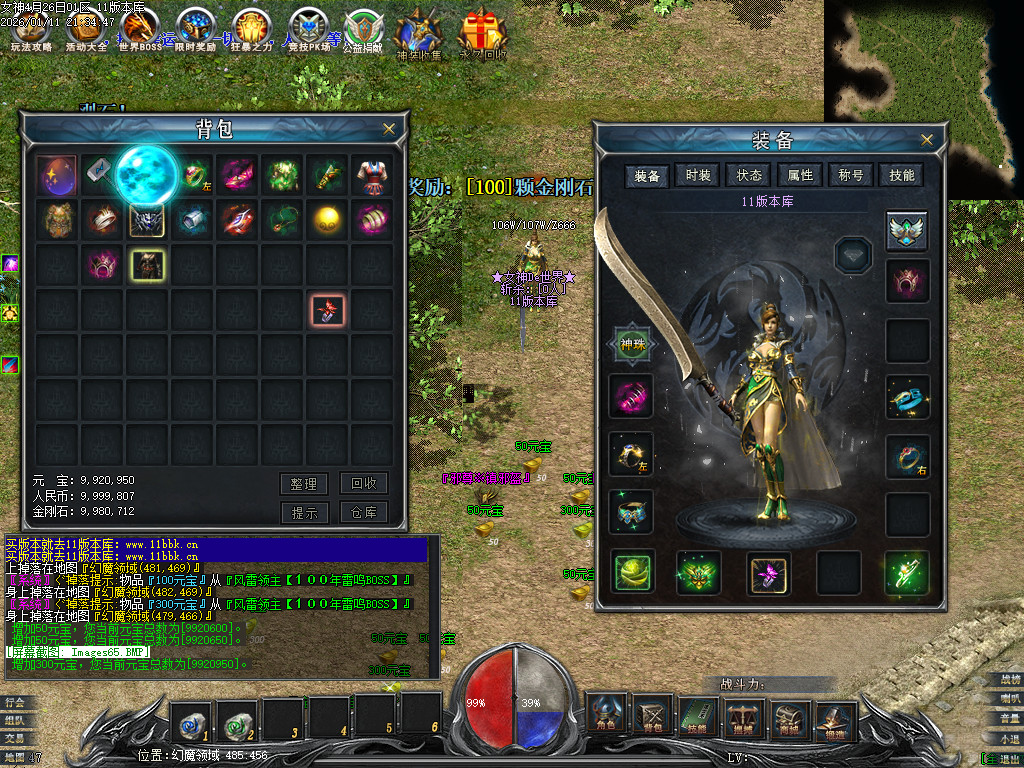Image resolution: width=1024 pixels, height=768 pixels.
Task: Switch to the 时装 fashion tab
Action: 698,175
